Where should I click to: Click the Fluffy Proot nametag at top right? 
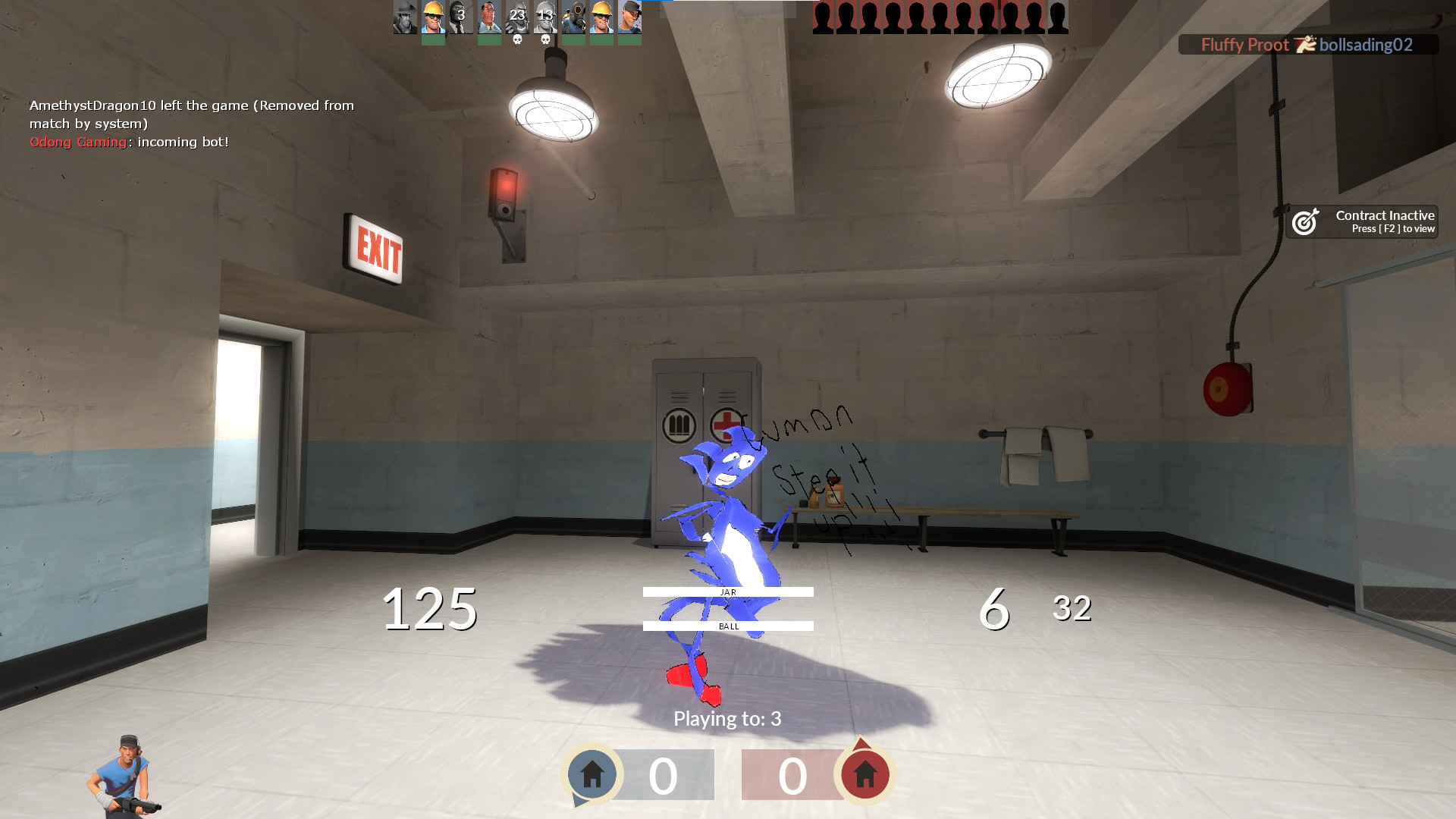(1244, 45)
